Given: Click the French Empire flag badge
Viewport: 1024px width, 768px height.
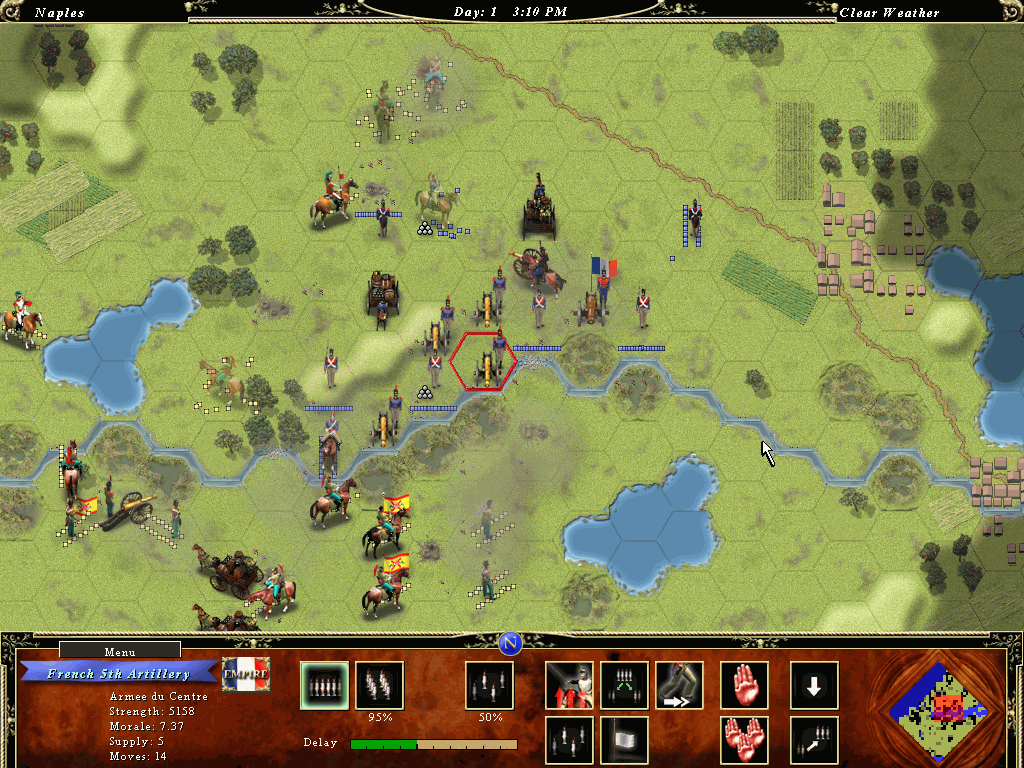Looking at the screenshot, I should [x=246, y=677].
